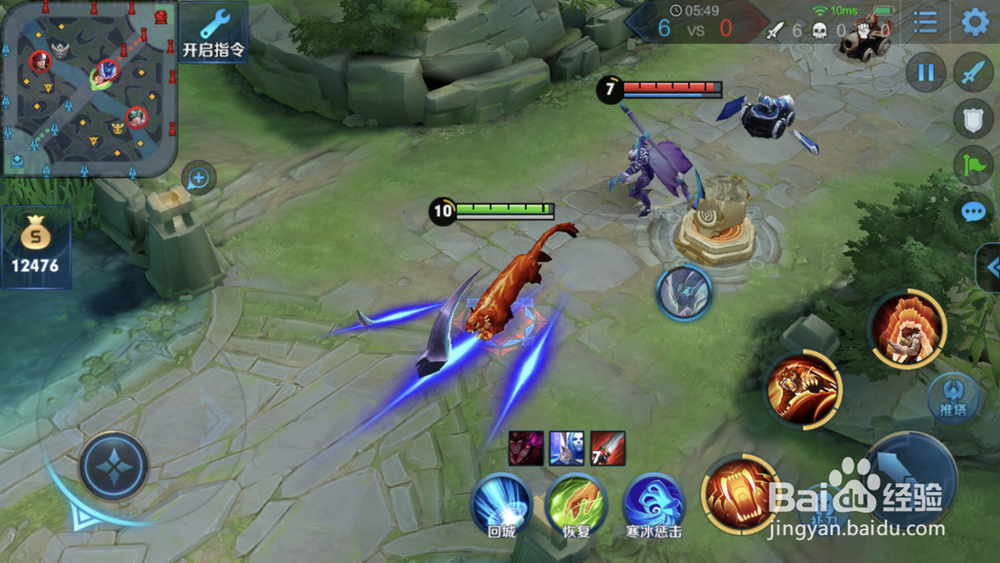Click the 开启指令 wrench button
1000x563 pixels.
213,31
